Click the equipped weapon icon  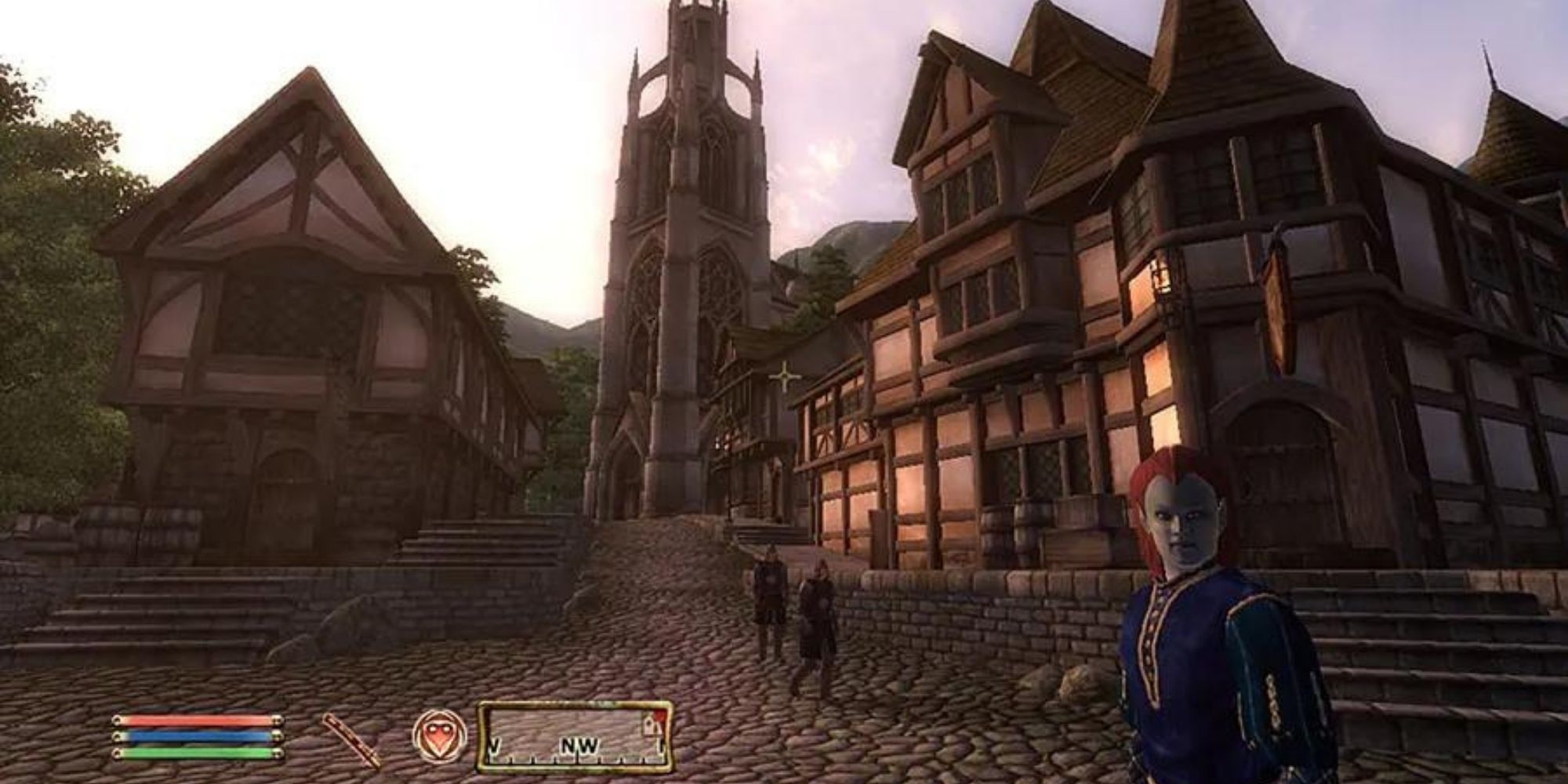point(351,739)
